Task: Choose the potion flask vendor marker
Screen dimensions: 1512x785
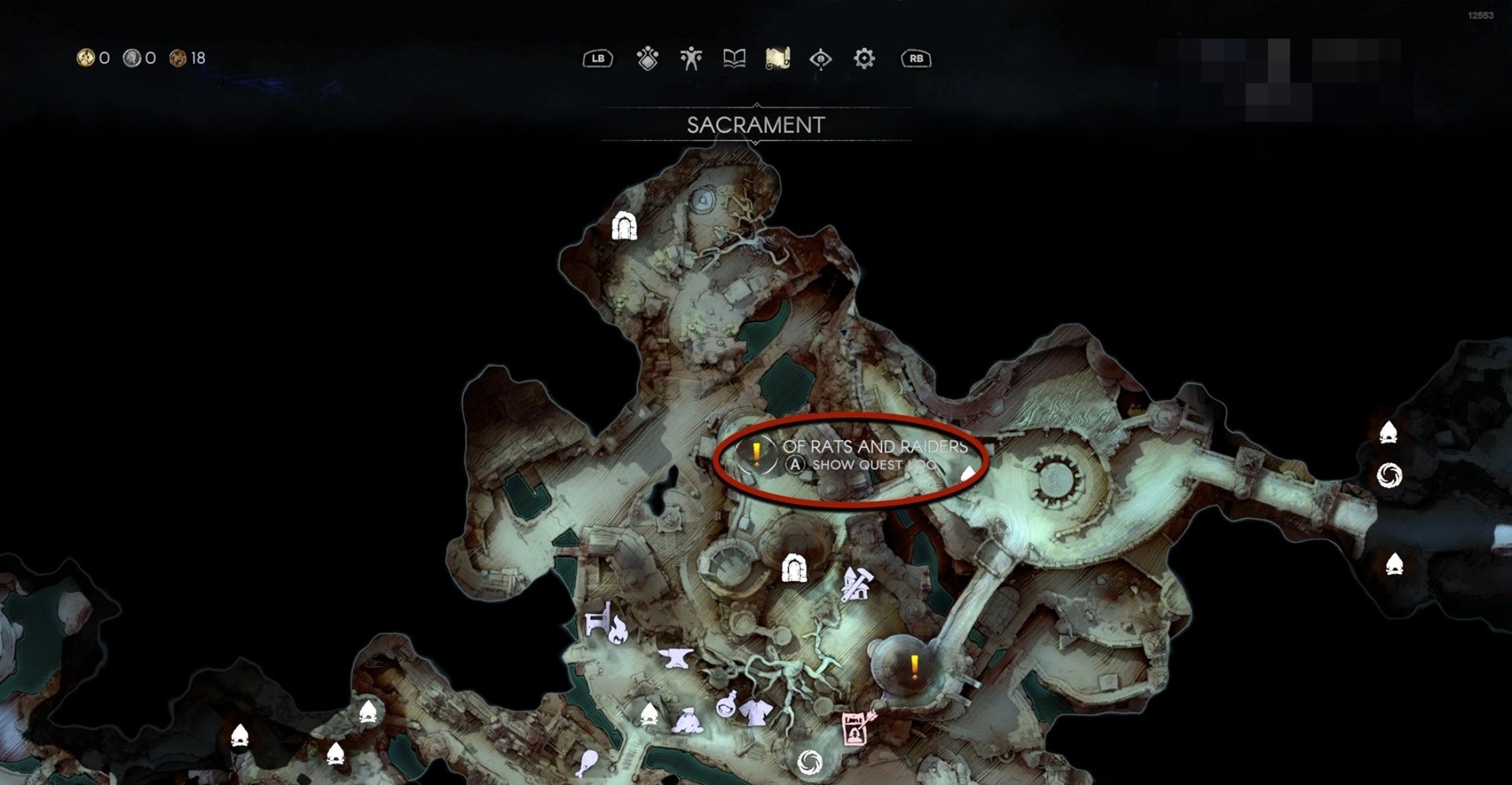Action: (x=726, y=703)
